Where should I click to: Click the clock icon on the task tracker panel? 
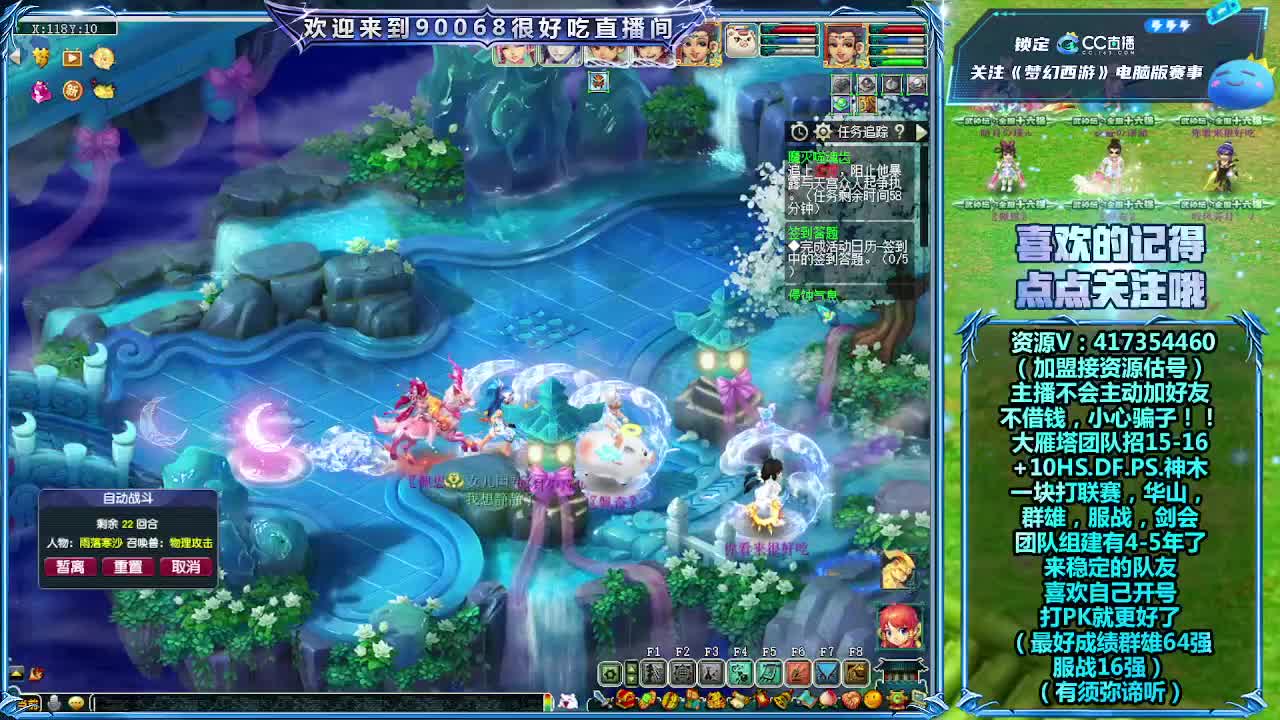[x=798, y=132]
